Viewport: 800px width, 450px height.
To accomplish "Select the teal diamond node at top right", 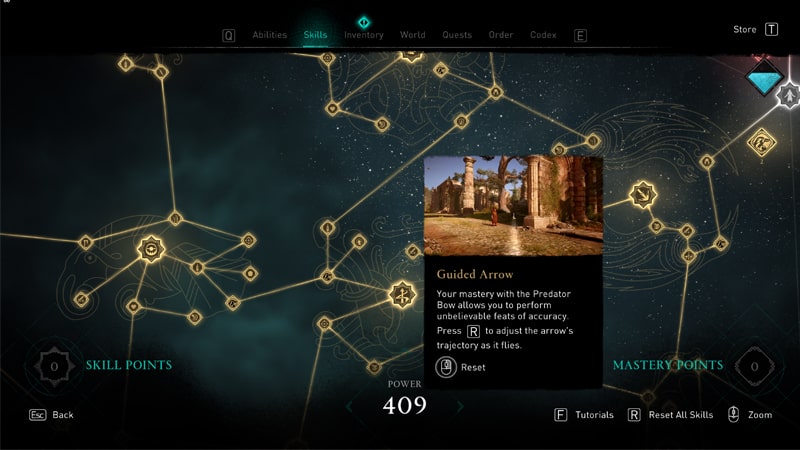I will click(x=765, y=72).
